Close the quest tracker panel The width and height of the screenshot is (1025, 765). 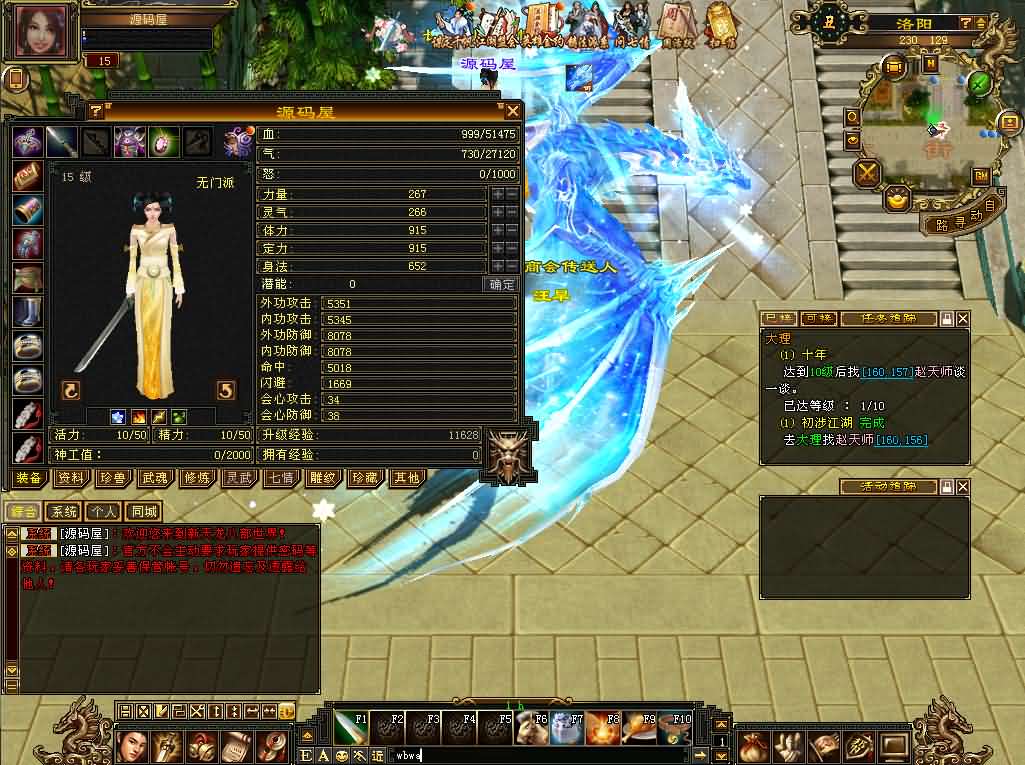pos(962,318)
